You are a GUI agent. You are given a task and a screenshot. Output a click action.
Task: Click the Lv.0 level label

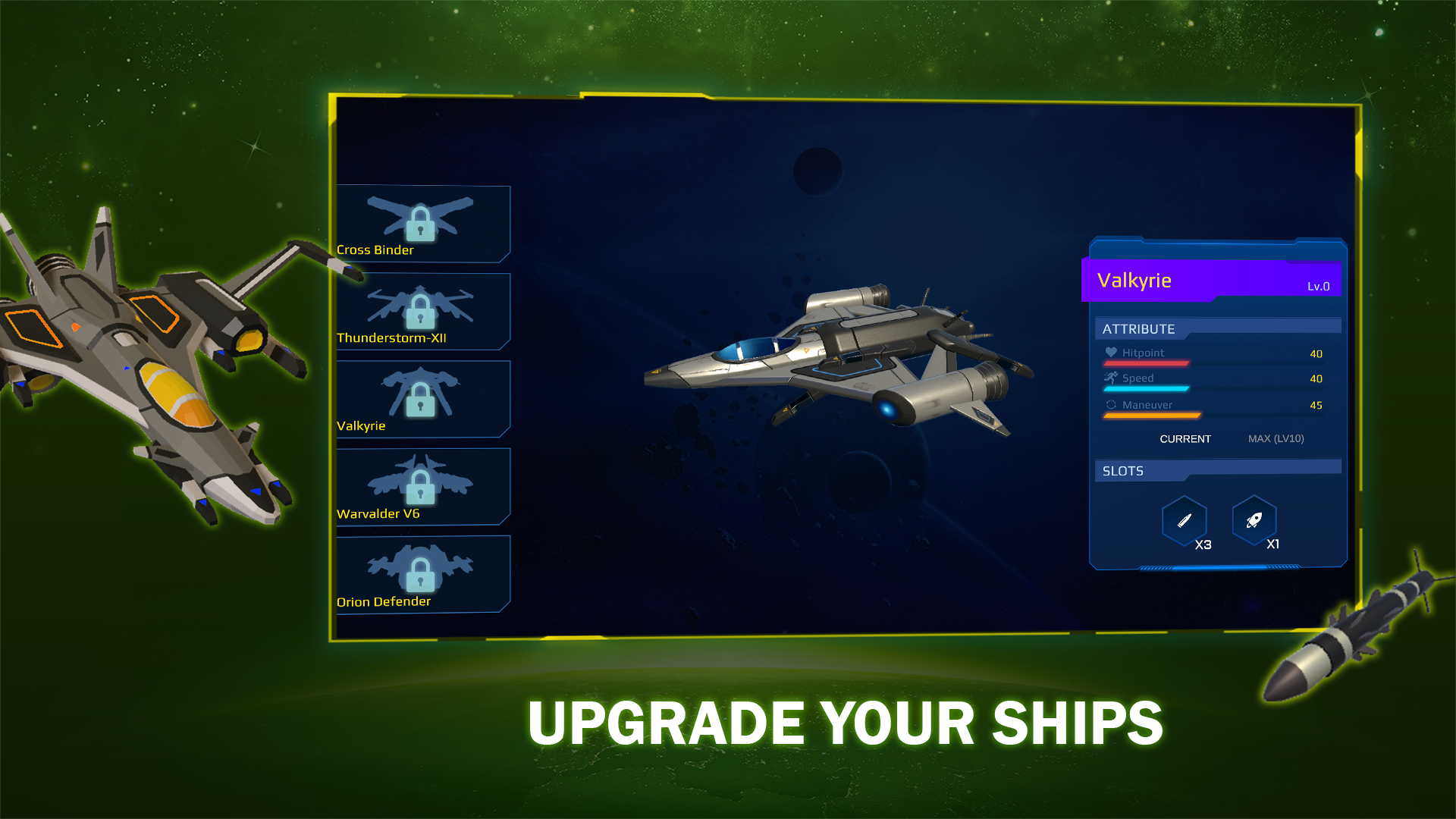coord(1317,285)
